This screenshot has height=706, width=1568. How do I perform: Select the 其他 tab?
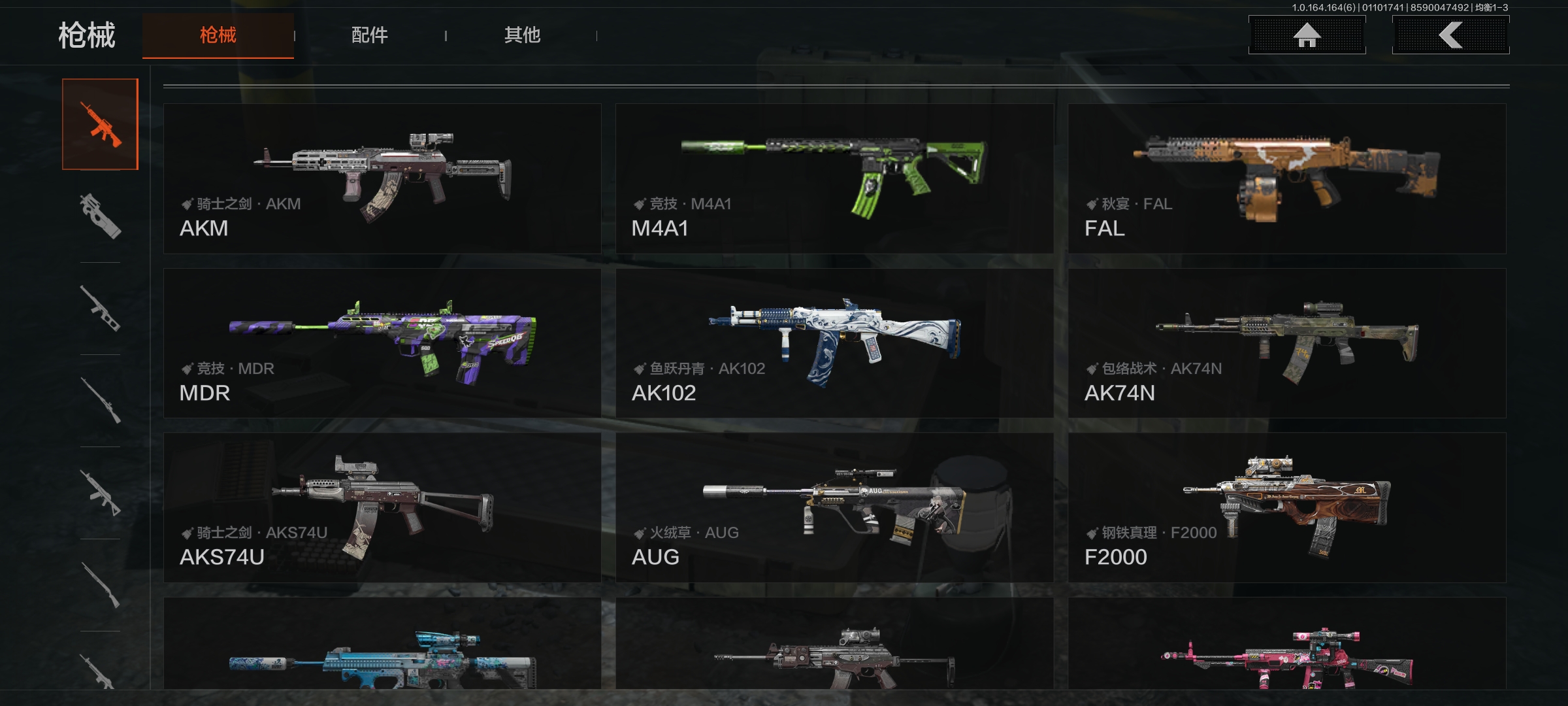[522, 35]
